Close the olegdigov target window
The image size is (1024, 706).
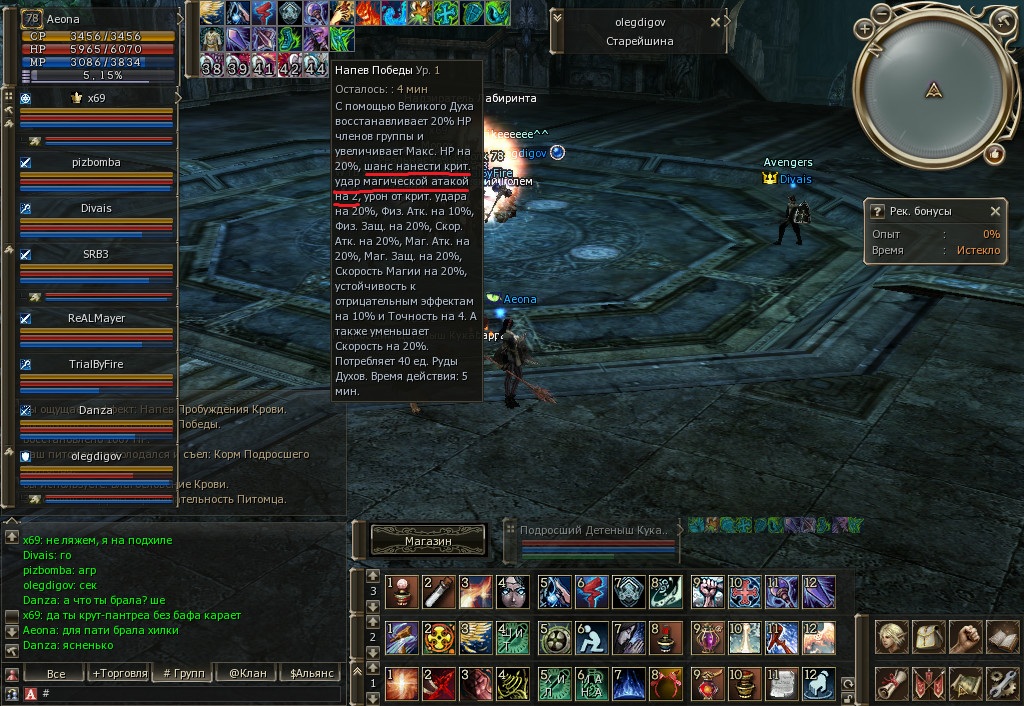715,21
